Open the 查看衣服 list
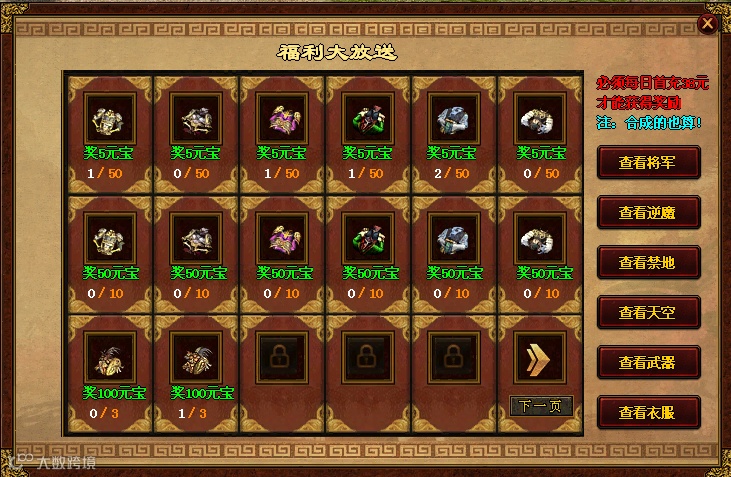 coord(647,412)
